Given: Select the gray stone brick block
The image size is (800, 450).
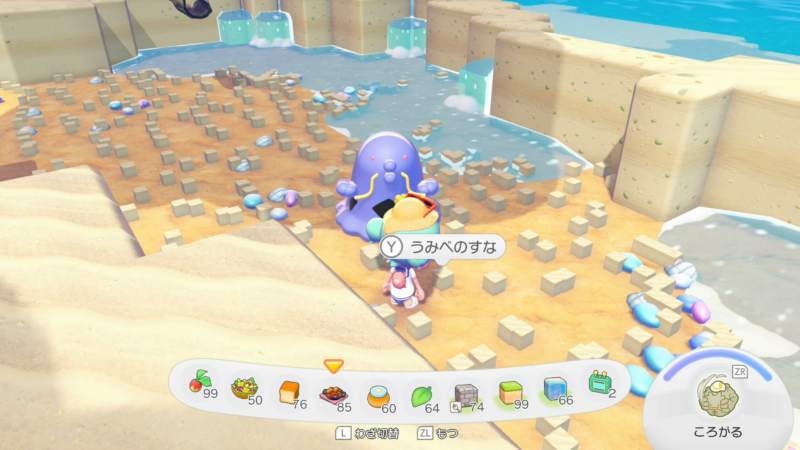Looking at the screenshot, I should pos(466,393).
